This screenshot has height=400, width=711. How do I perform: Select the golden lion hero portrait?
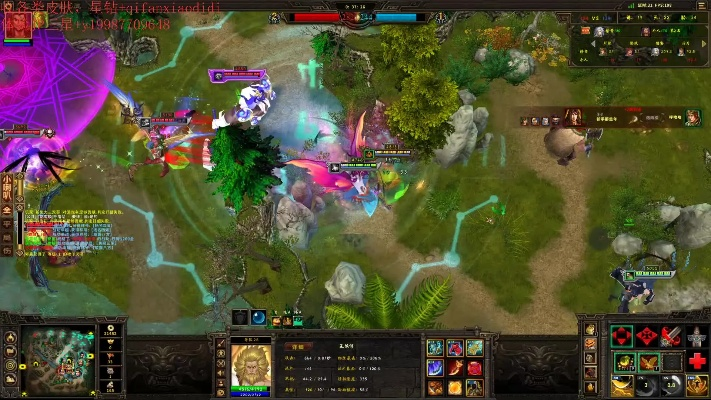point(251,364)
